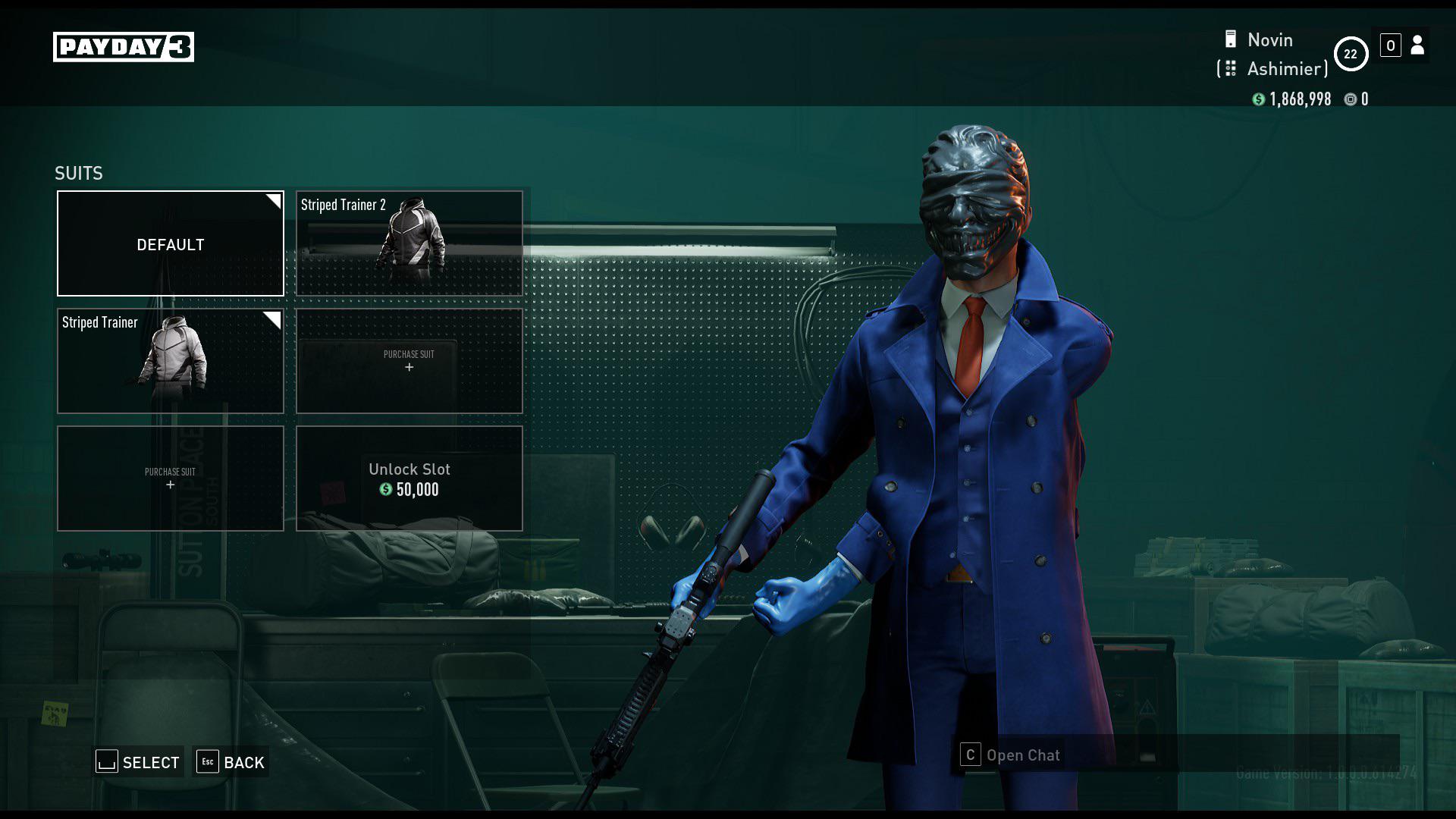
Task: Go BACK to the previous menu
Action: pyautogui.click(x=231, y=762)
